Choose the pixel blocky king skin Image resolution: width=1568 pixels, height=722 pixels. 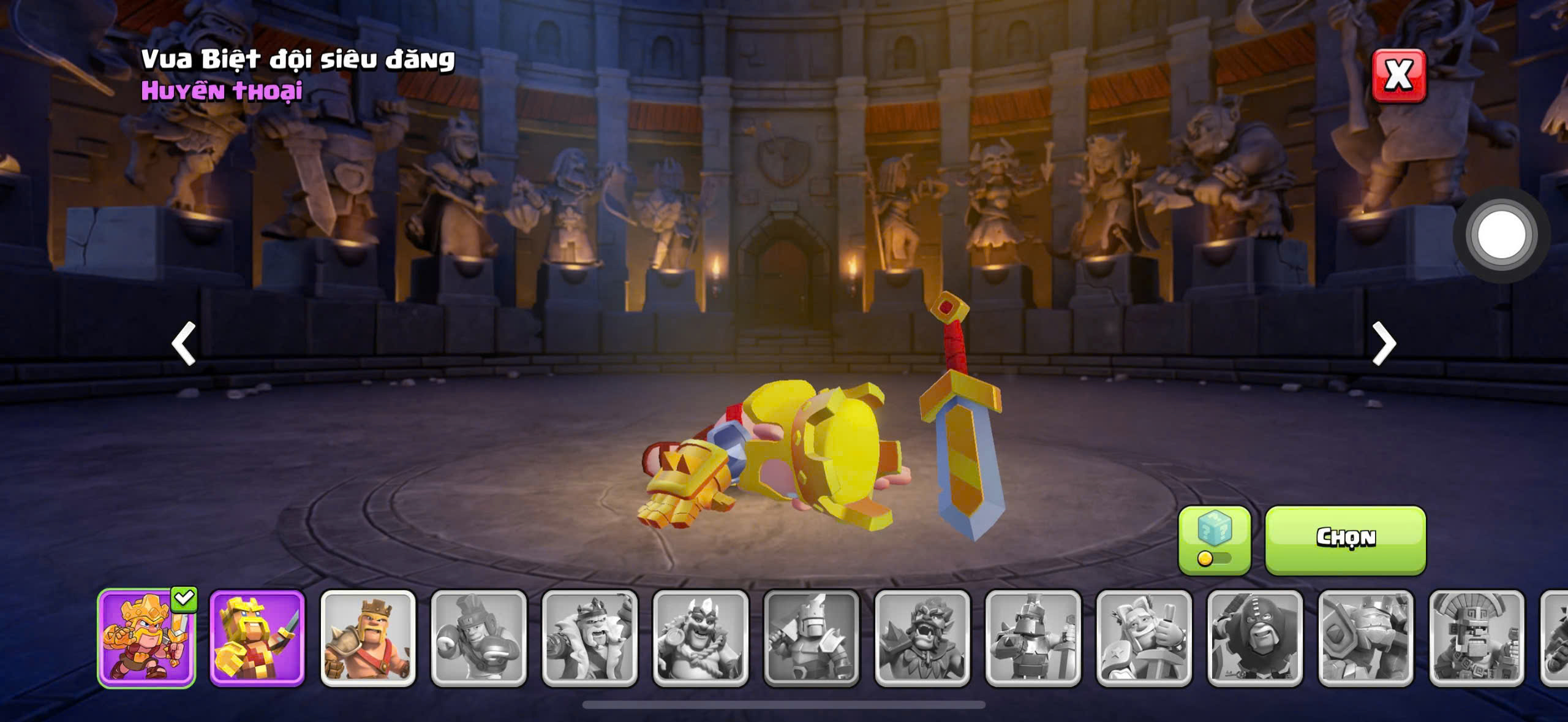click(x=257, y=638)
